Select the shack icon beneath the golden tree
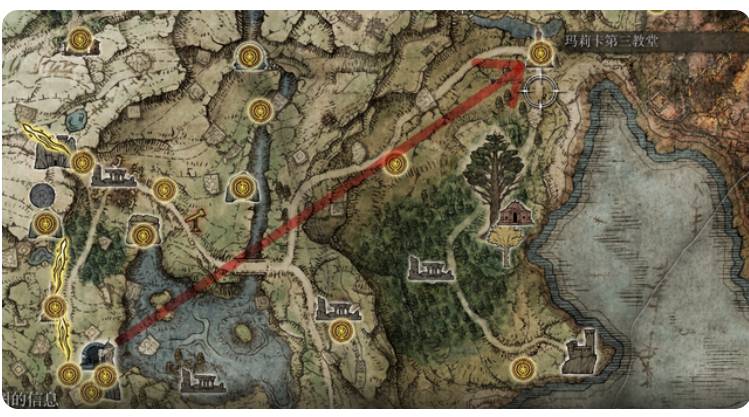Screen dimensions: 749x417 (511, 214)
